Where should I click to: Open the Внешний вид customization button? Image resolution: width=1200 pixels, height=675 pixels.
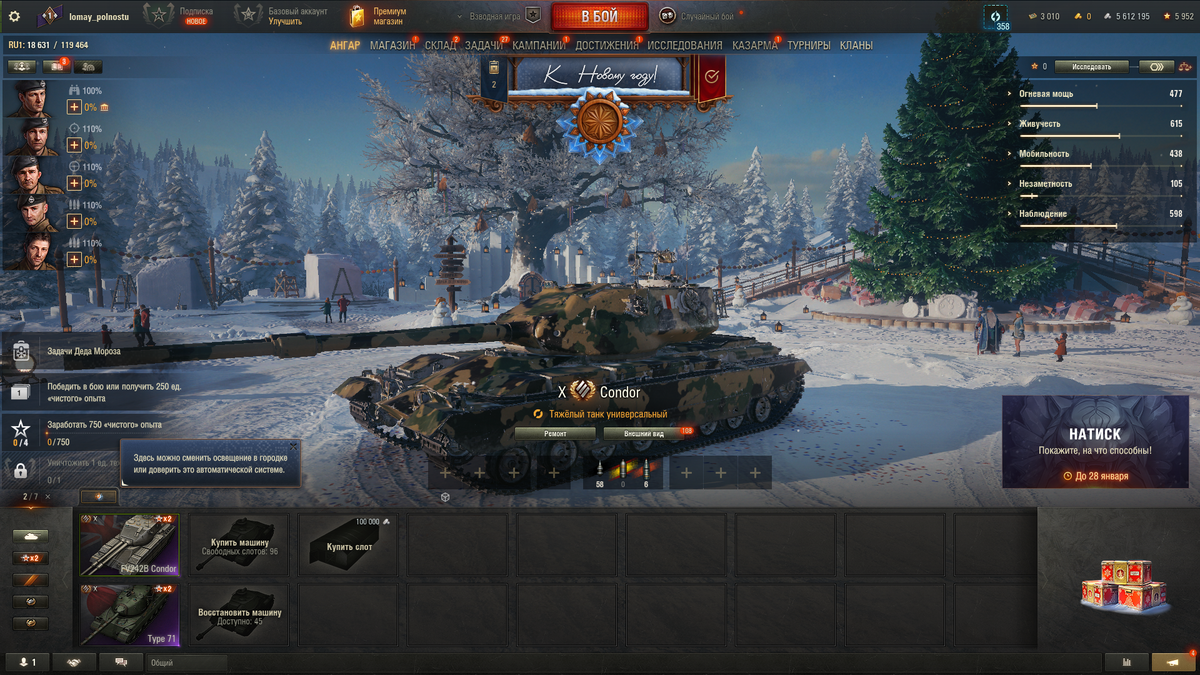[644, 434]
